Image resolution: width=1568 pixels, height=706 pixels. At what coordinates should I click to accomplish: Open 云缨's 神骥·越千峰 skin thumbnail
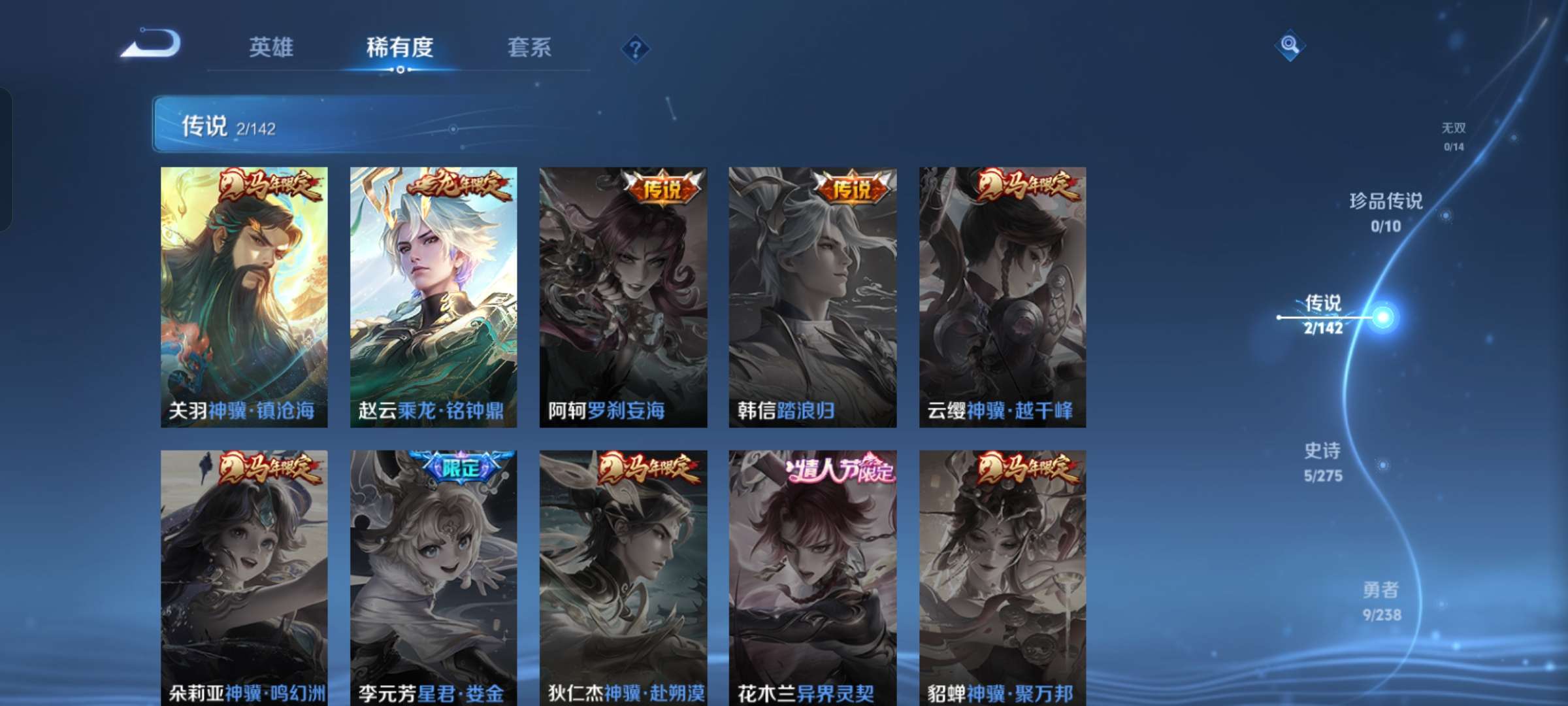[1002, 288]
